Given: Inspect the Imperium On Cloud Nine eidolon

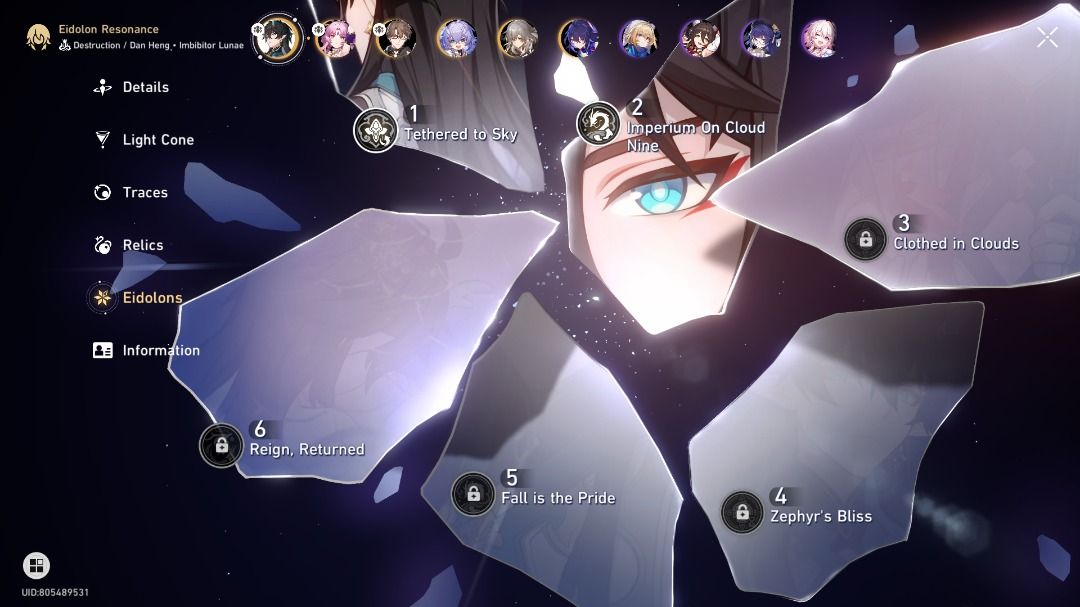Looking at the screenshot, I should (599, 124).
